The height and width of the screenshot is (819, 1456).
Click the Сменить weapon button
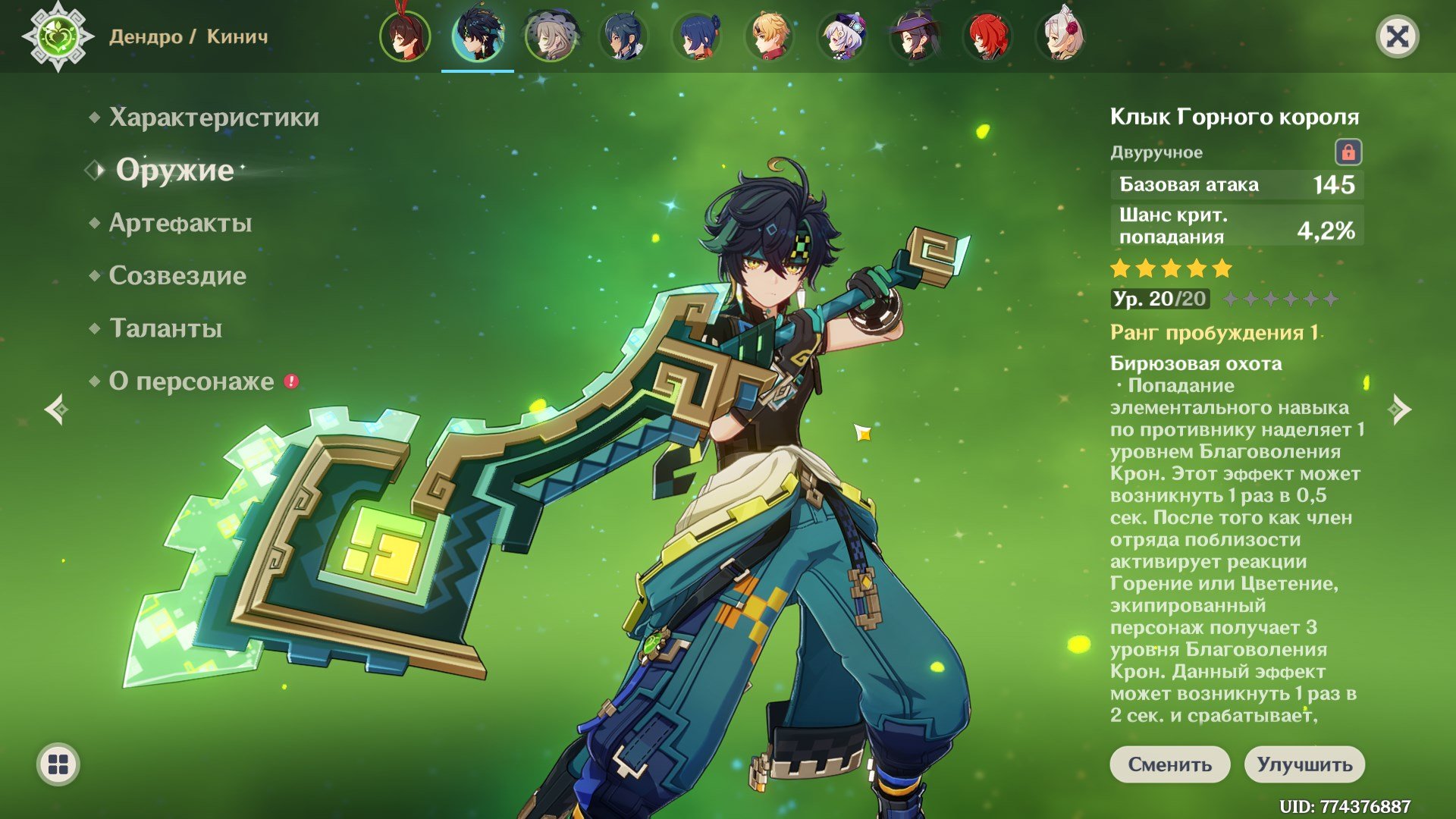click(x=1169, y=764)
